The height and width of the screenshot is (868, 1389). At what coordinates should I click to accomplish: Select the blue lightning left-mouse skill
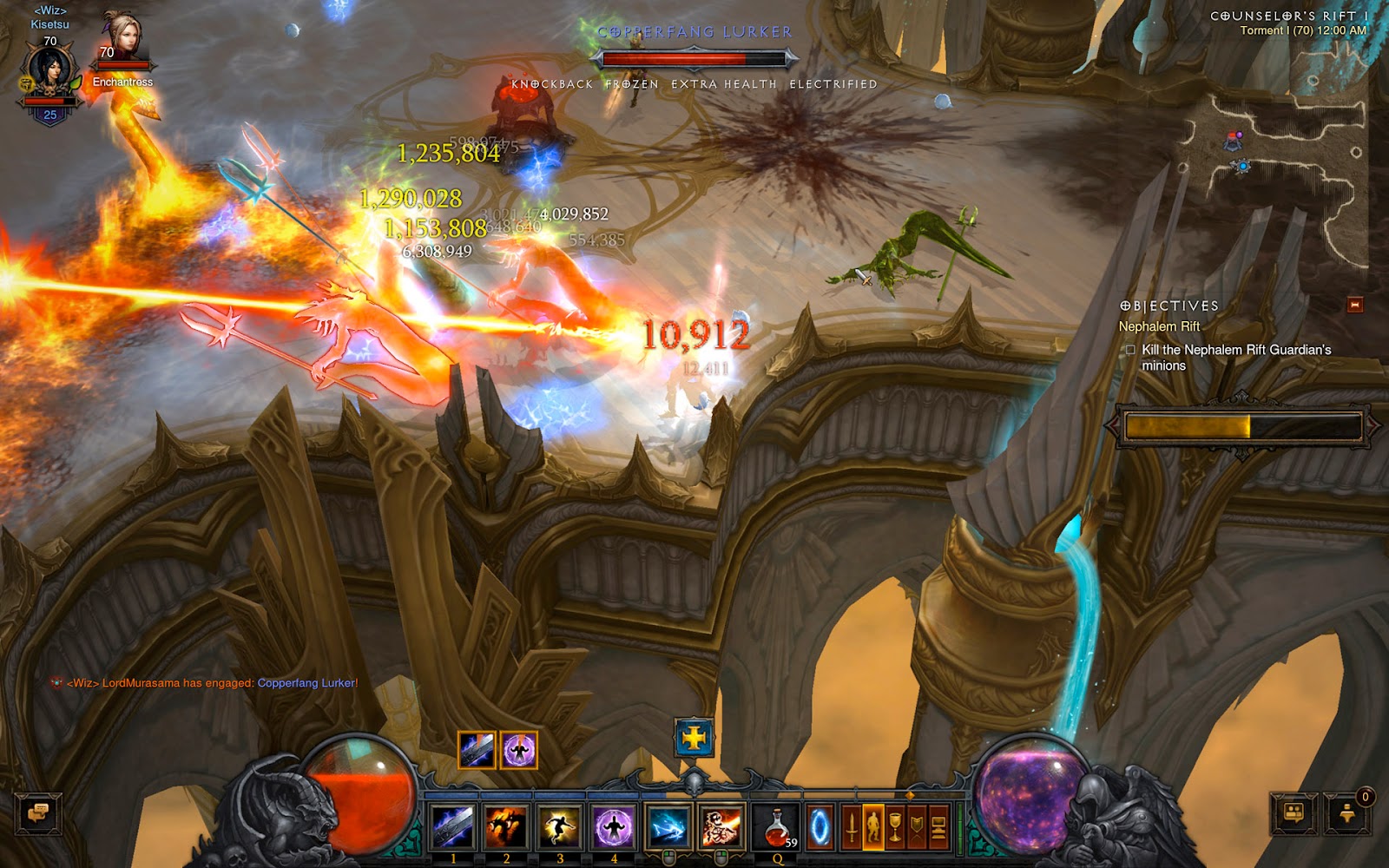click(x=668, y=825)
